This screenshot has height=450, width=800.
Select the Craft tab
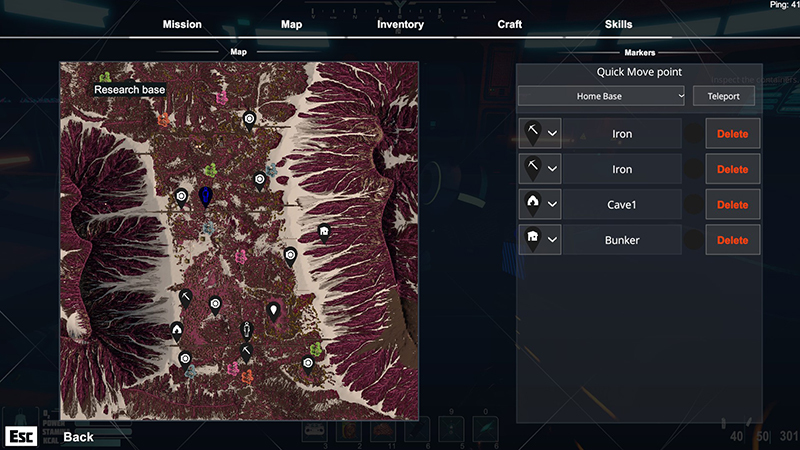click(x=510, y=24)
